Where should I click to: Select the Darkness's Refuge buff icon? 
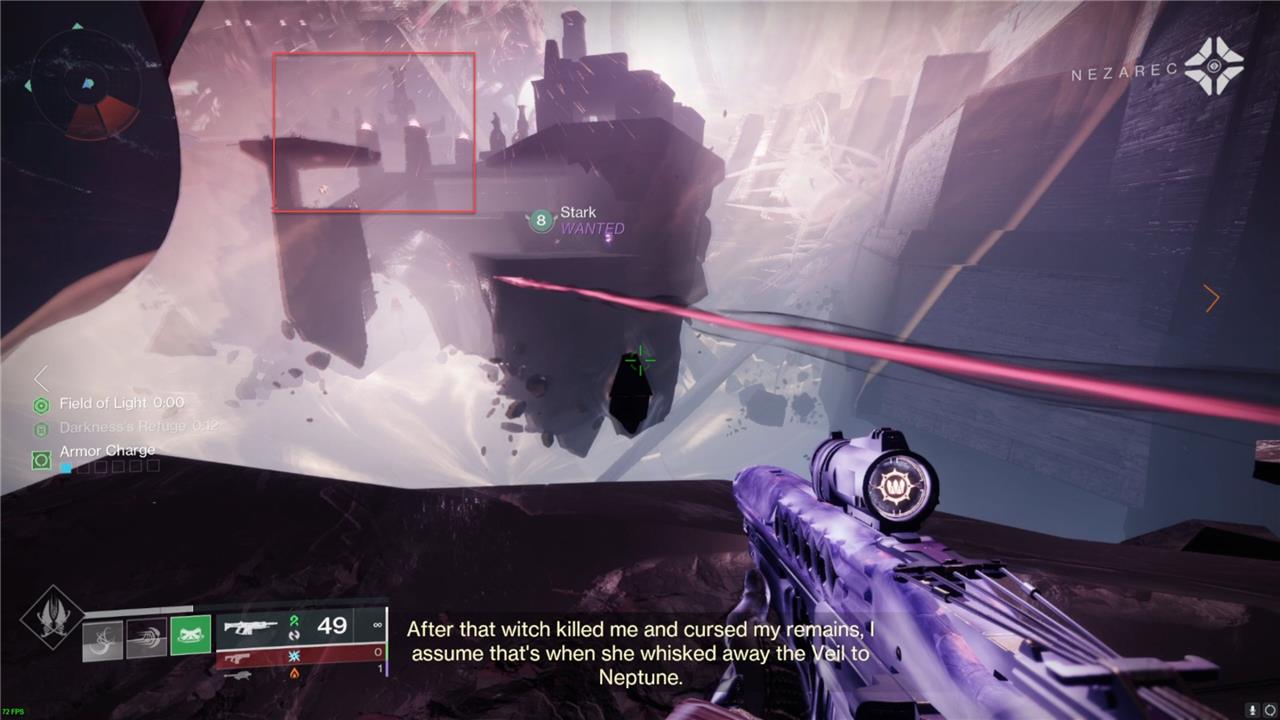pyautogui.click(x=41, y=429)
